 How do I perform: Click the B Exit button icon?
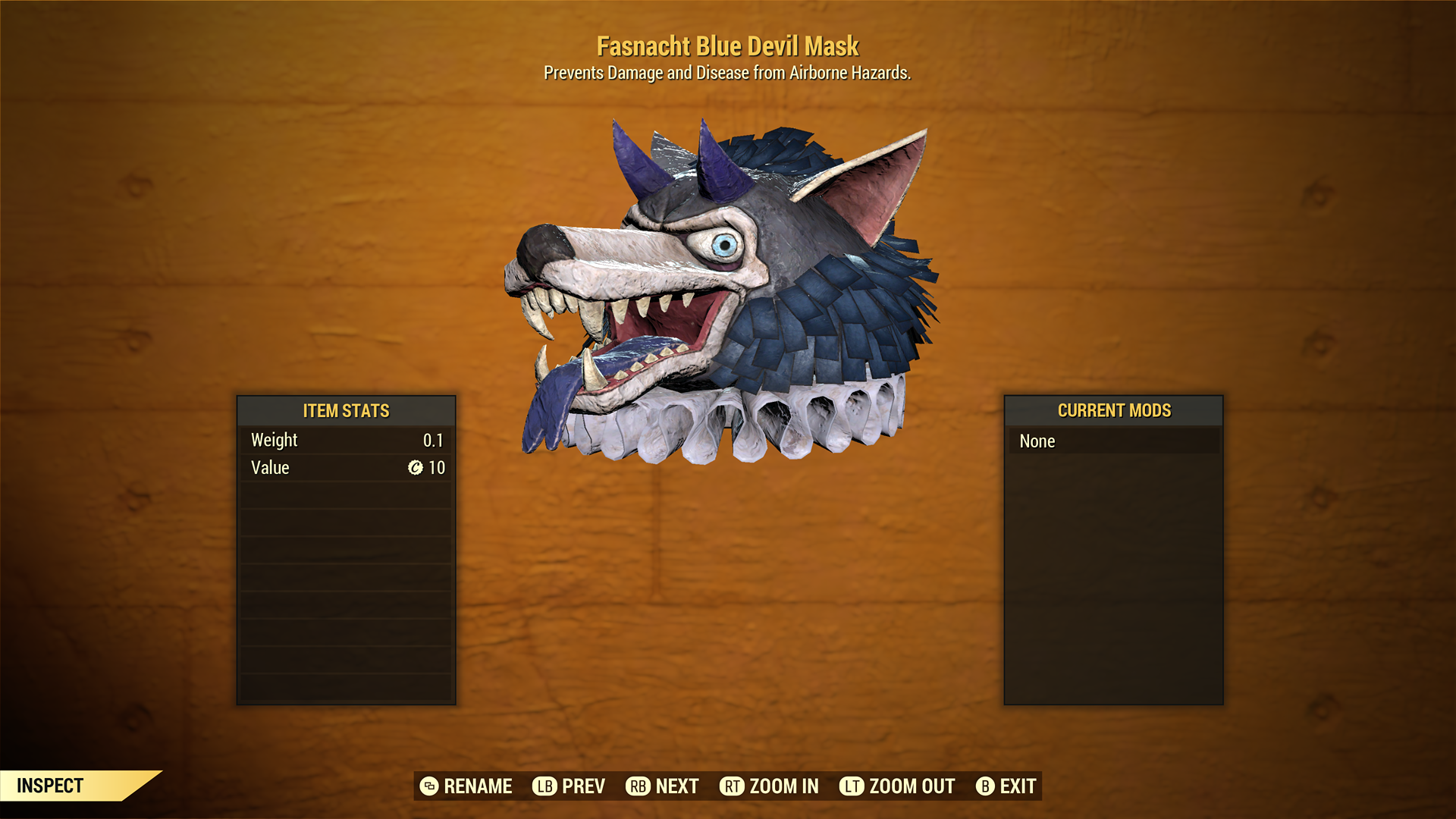click(987, 786)
